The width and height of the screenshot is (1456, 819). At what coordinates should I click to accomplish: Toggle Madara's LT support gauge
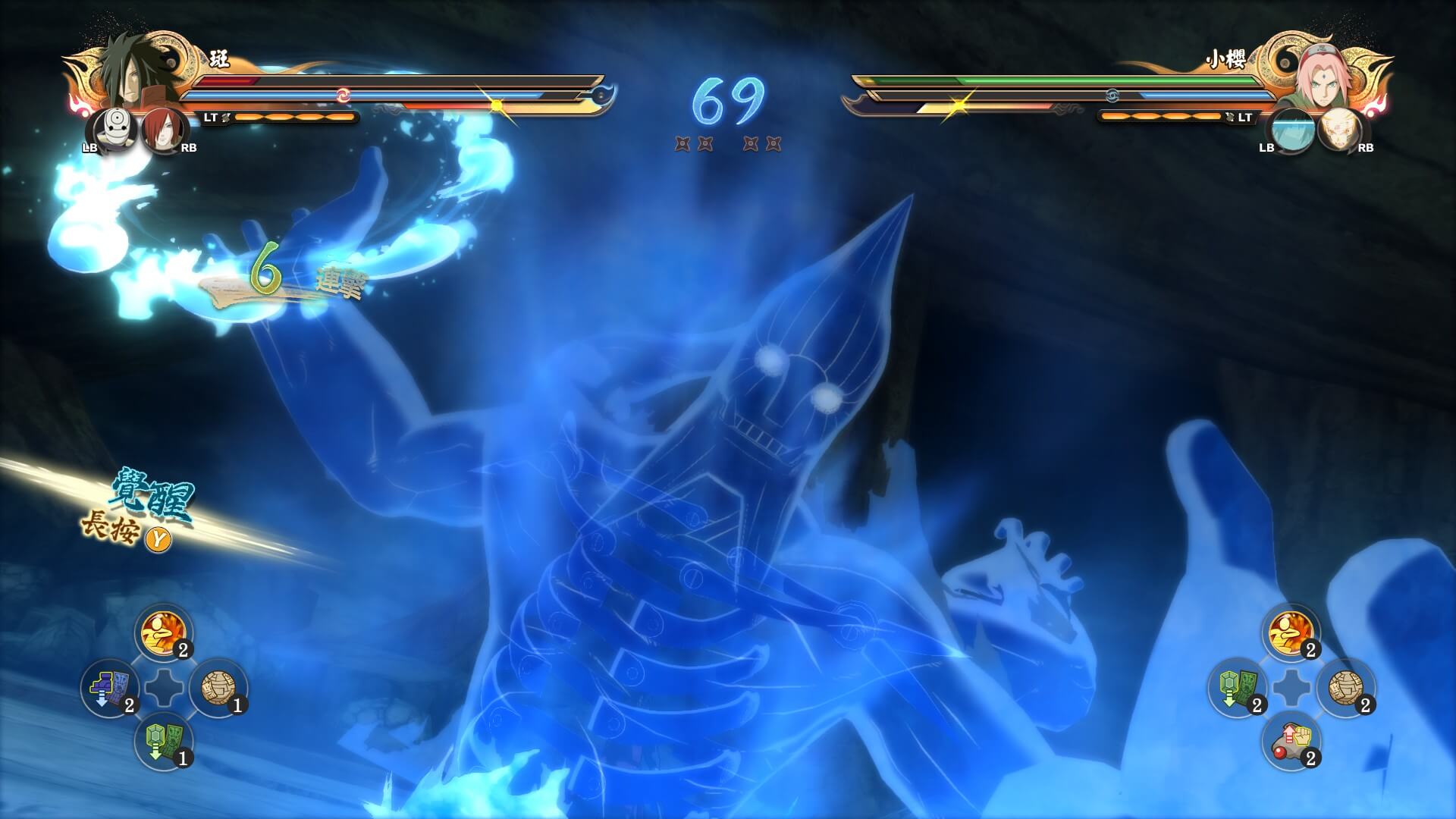tap(211, 115)
